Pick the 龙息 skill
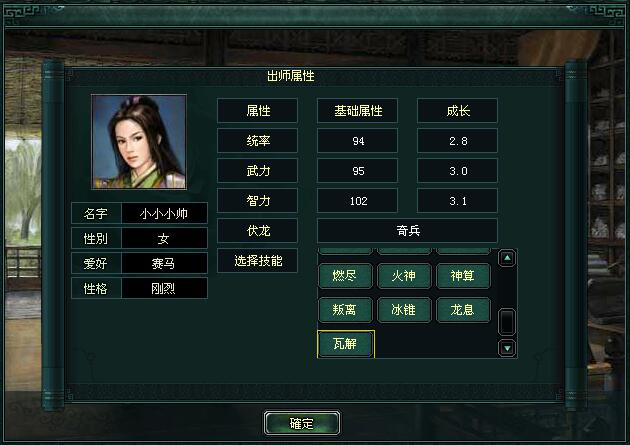 (463, 310)
